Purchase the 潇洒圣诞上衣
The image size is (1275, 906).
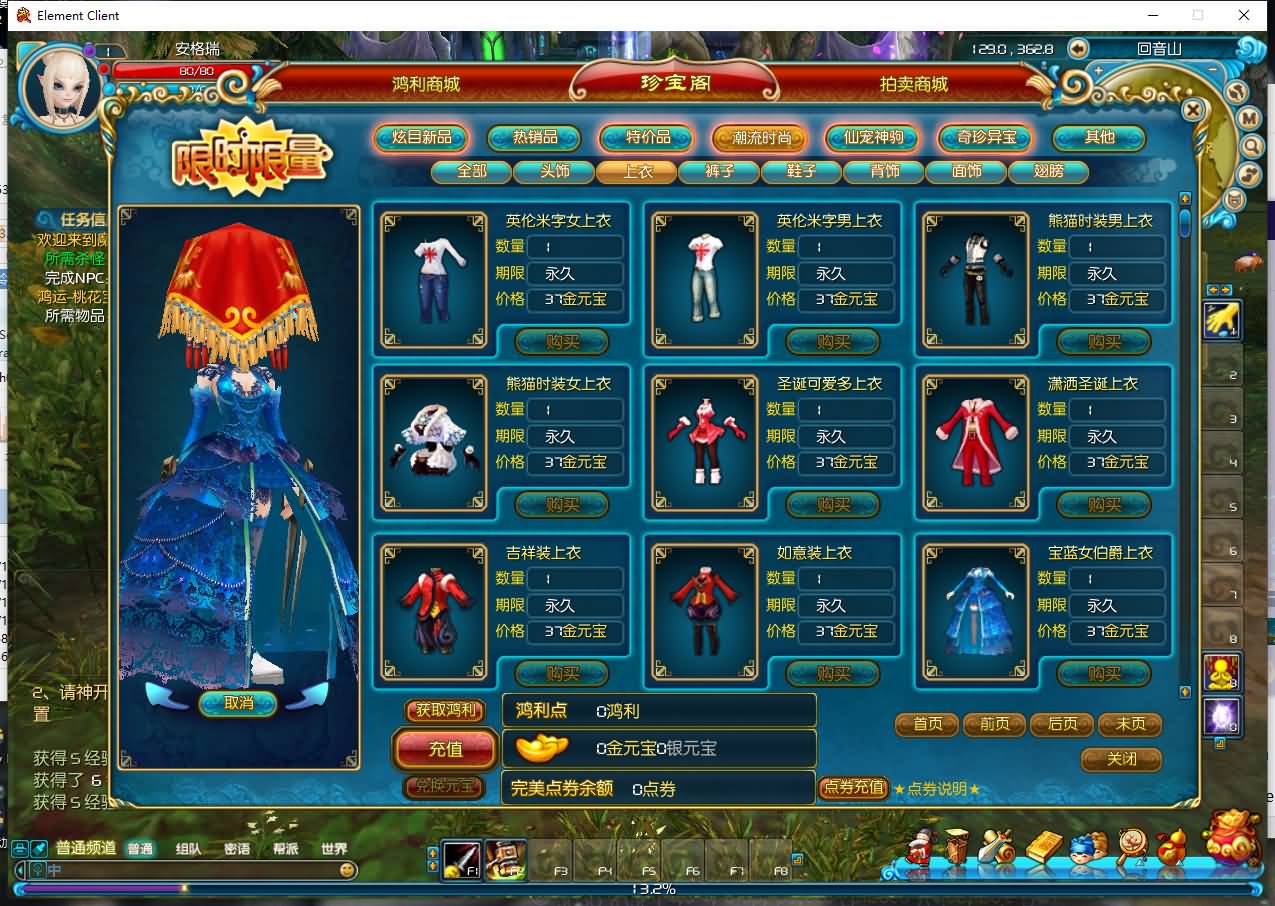click(1104, 505)
